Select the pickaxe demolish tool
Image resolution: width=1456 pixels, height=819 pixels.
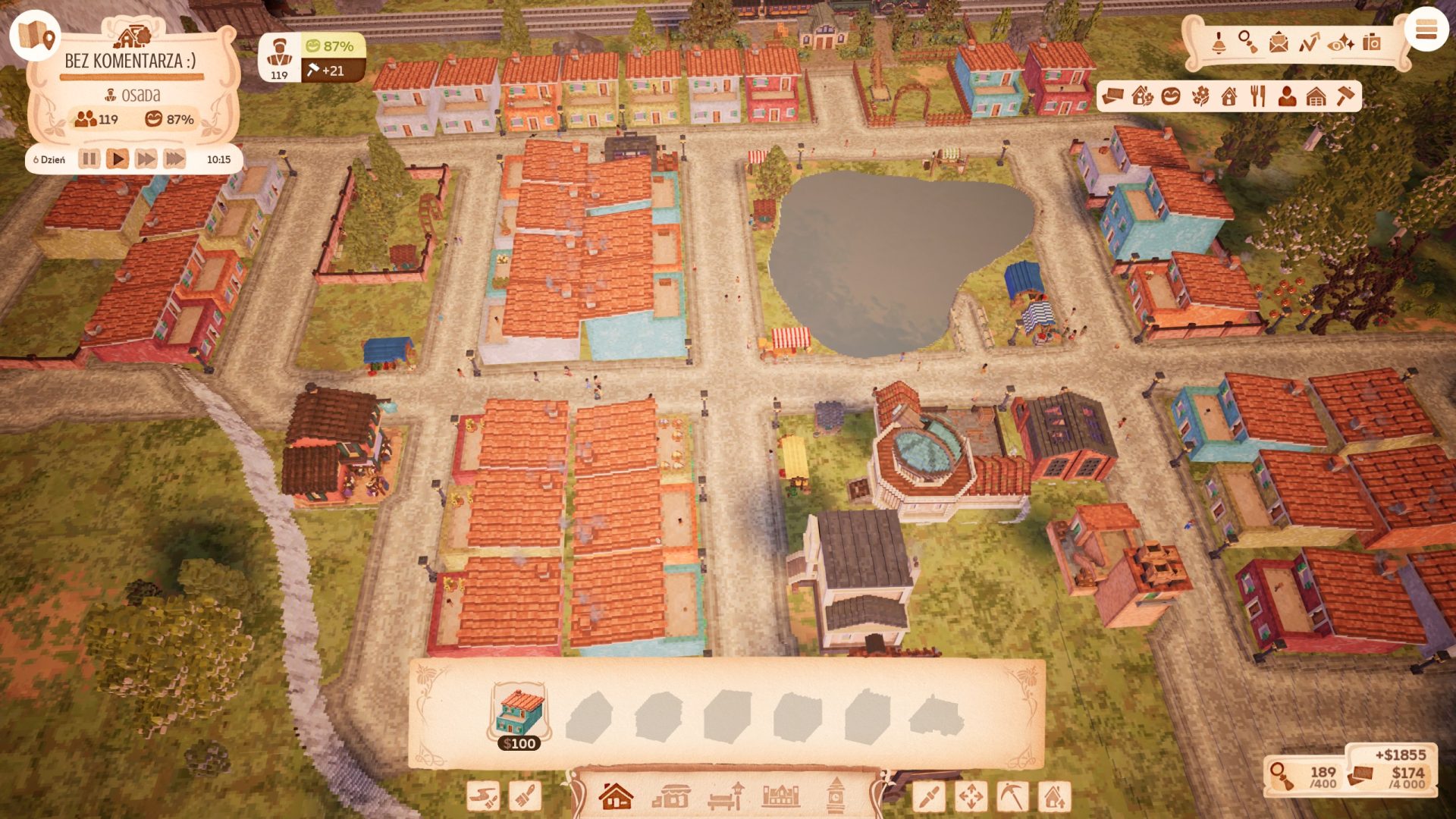[1012, 796]
